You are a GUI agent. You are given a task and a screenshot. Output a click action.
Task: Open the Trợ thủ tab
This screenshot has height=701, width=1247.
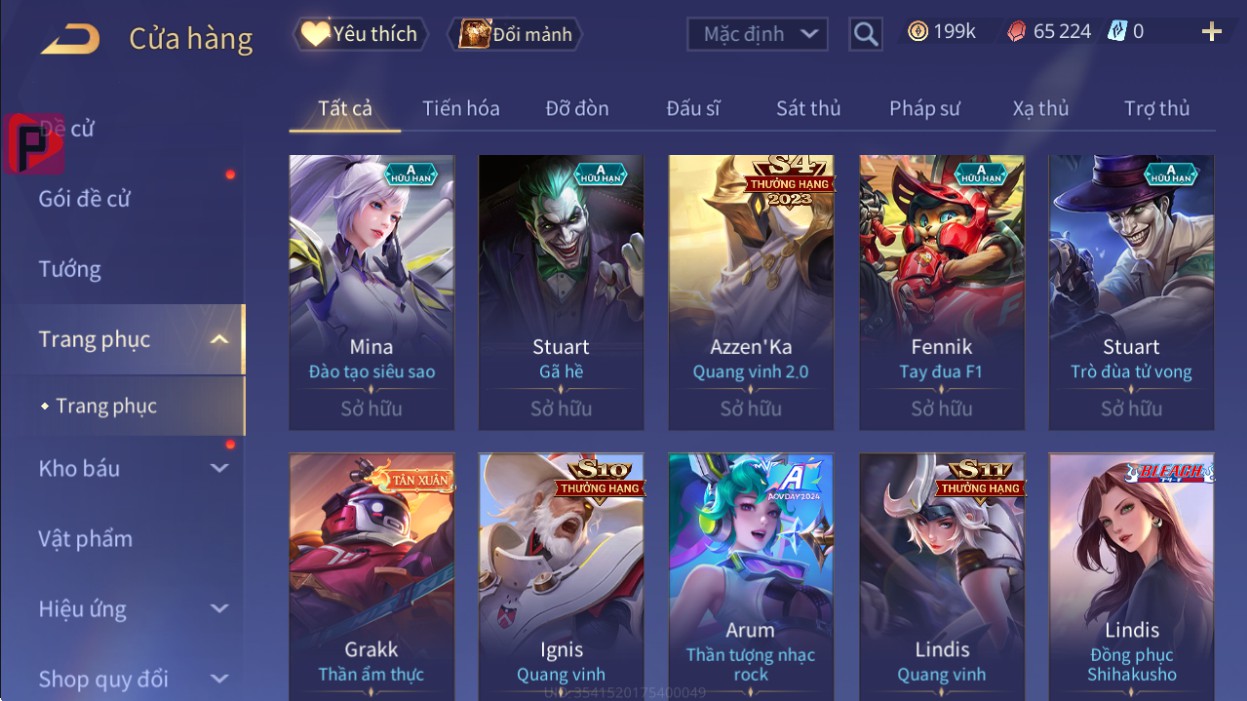pos(1156,108)
